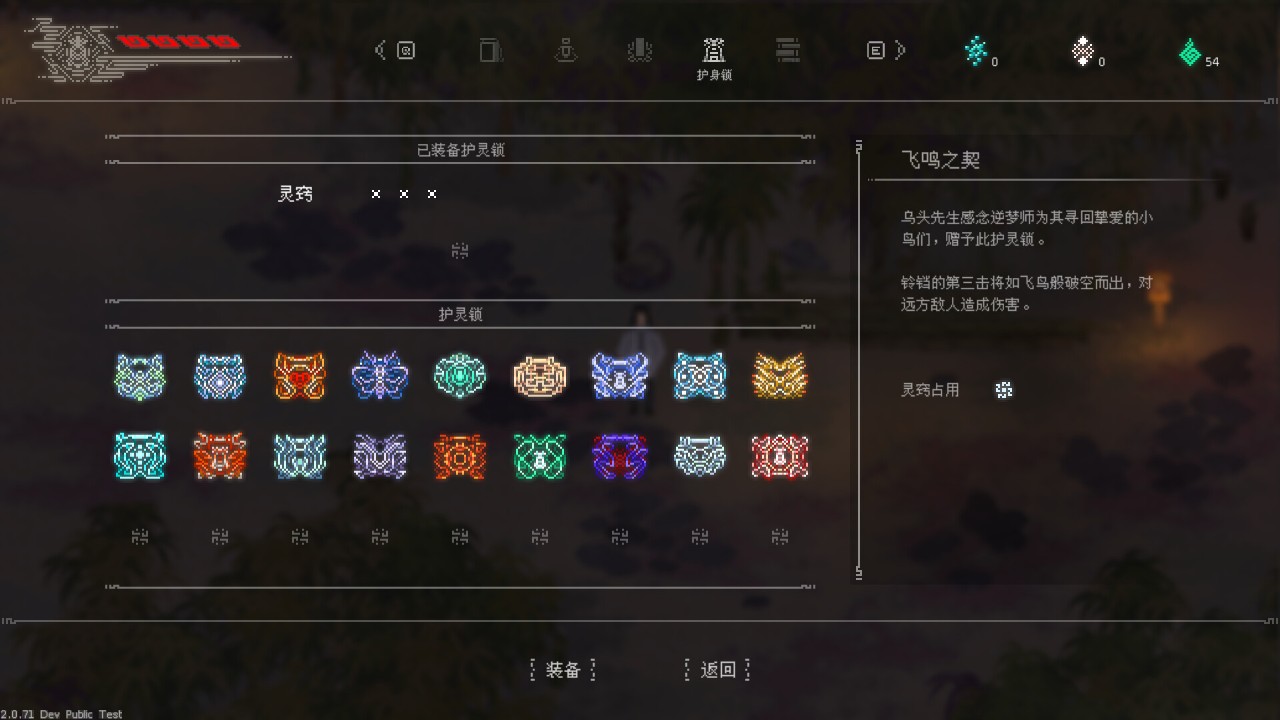
Task: Toggle the first 灵窍 slot marker
Action: 376,194
